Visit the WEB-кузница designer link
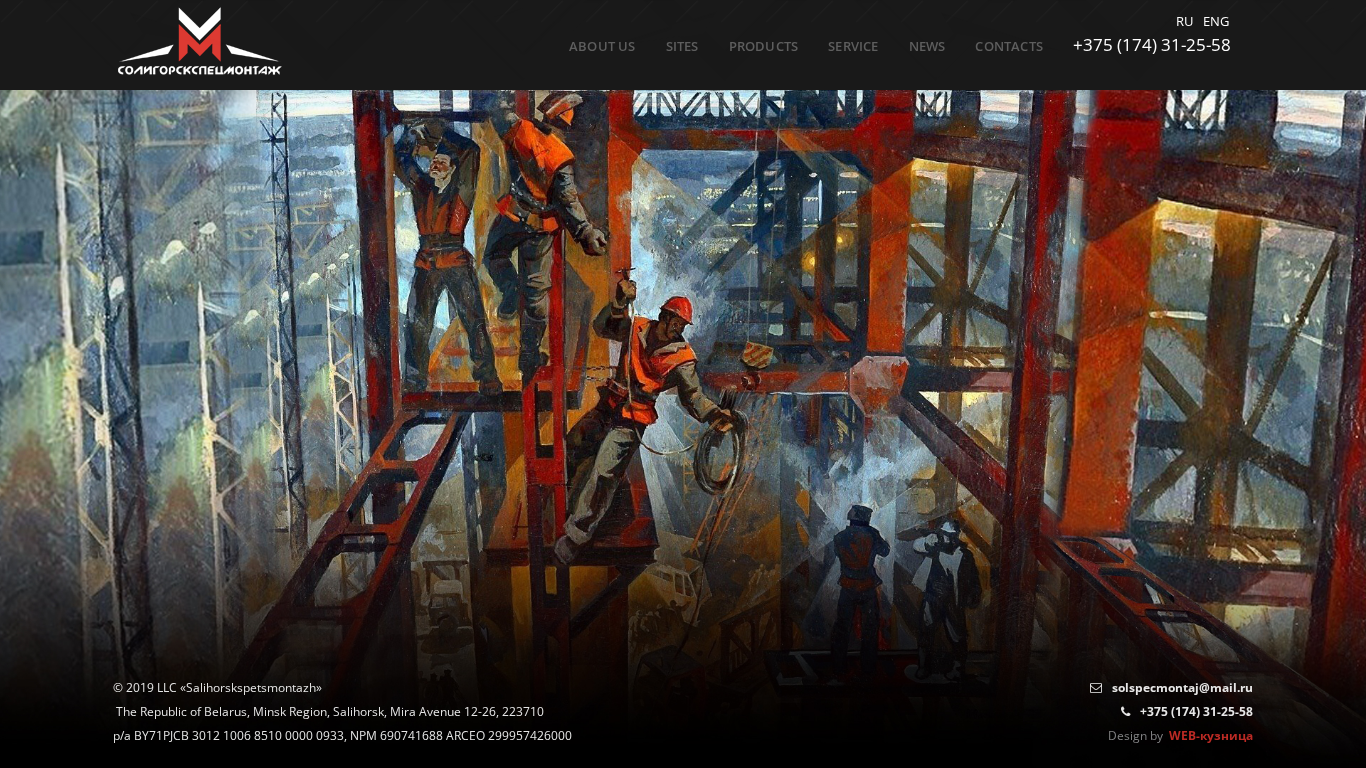1366x768 pixels. click(1211, 736)
